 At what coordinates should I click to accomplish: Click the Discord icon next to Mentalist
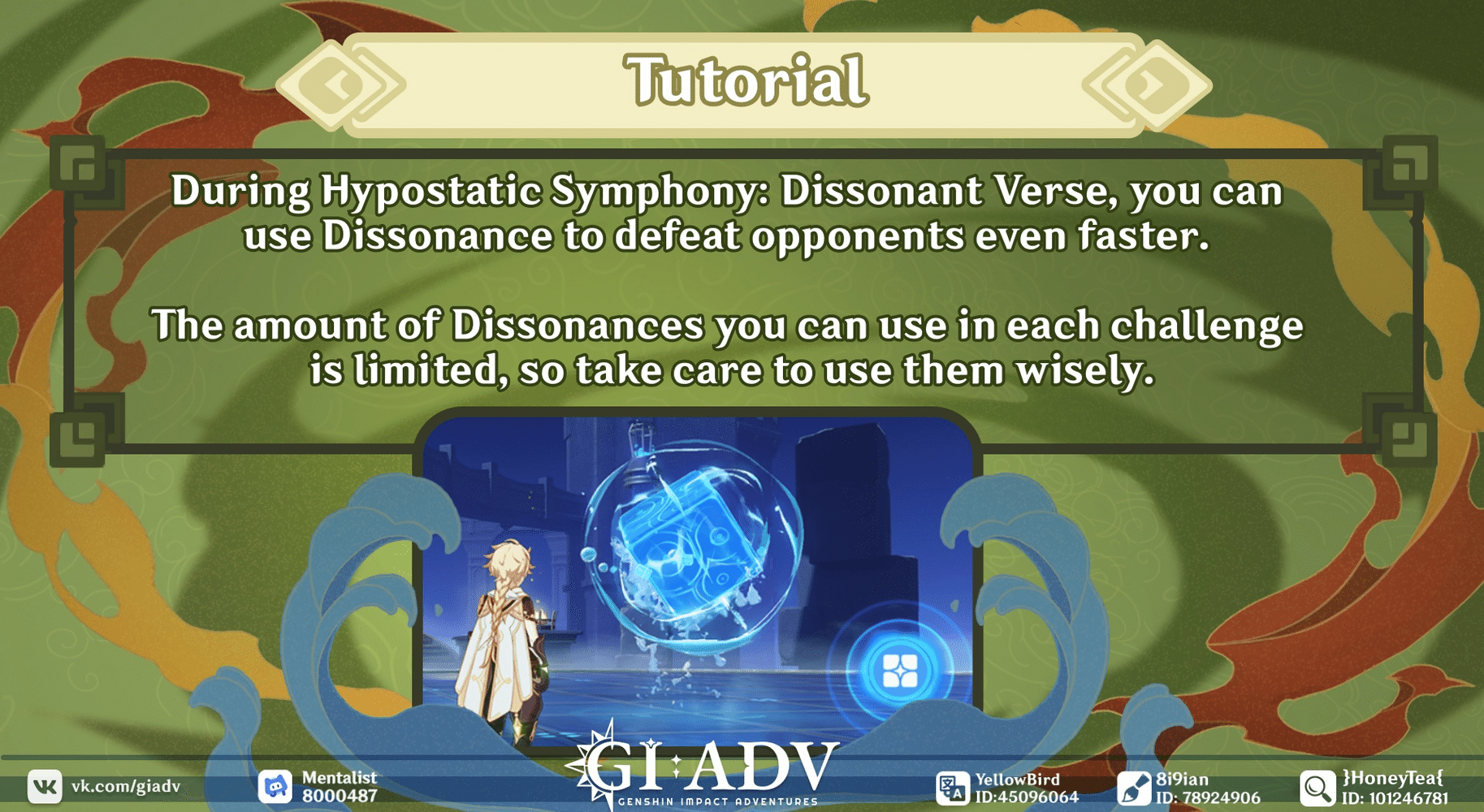pyautogui.click(x=276, y=784)
